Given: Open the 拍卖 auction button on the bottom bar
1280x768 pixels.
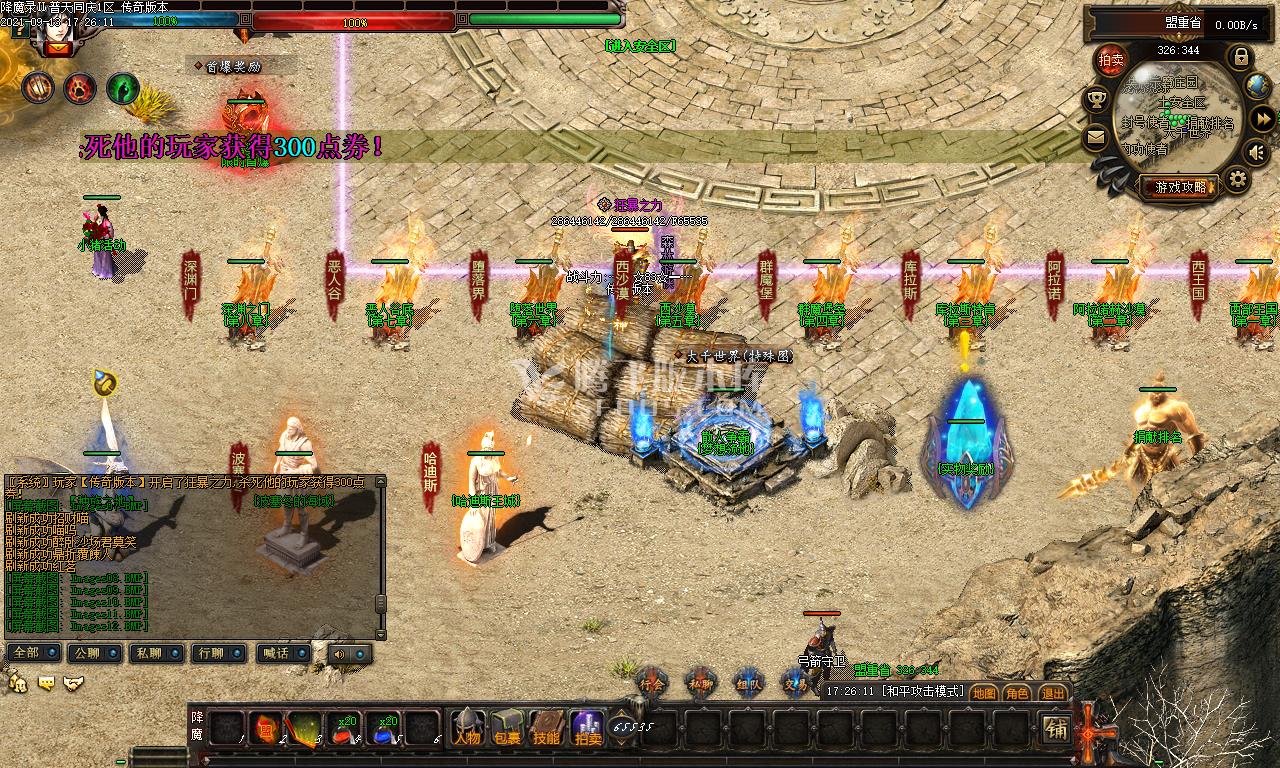Looking at the screenshot, I should [x=587, y=728].
